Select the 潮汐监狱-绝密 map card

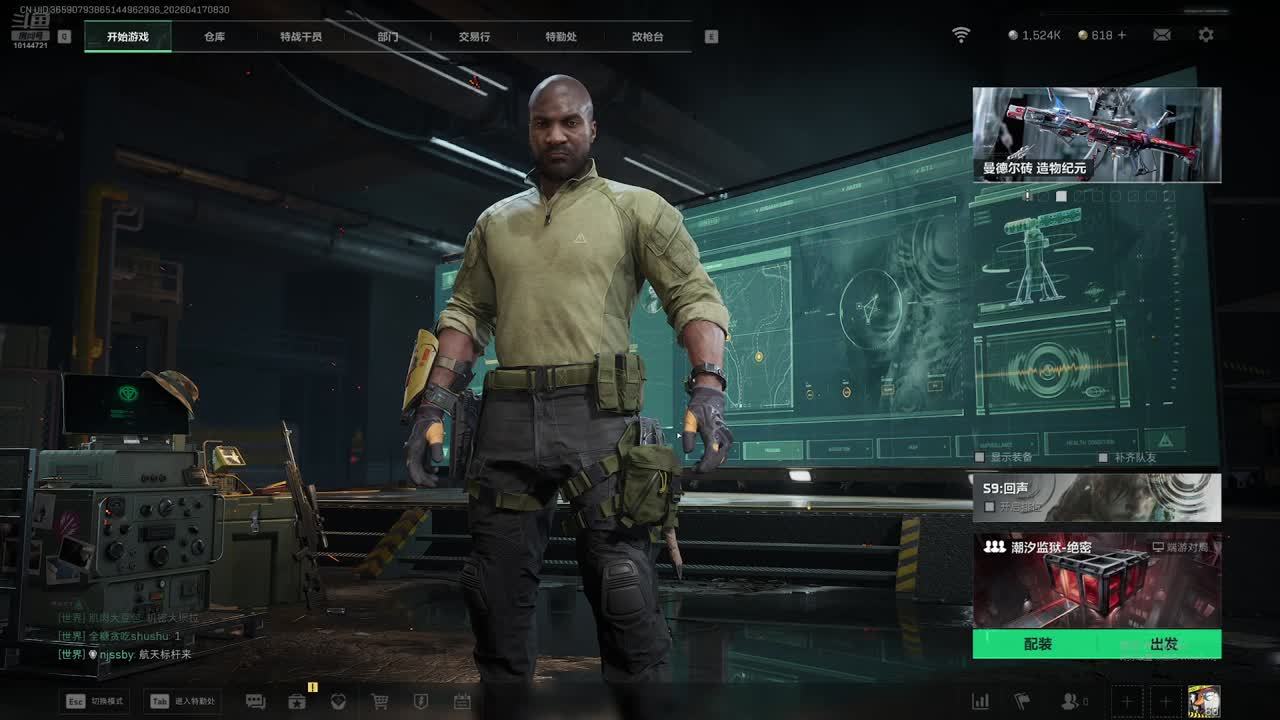(x=1096, y=581)
